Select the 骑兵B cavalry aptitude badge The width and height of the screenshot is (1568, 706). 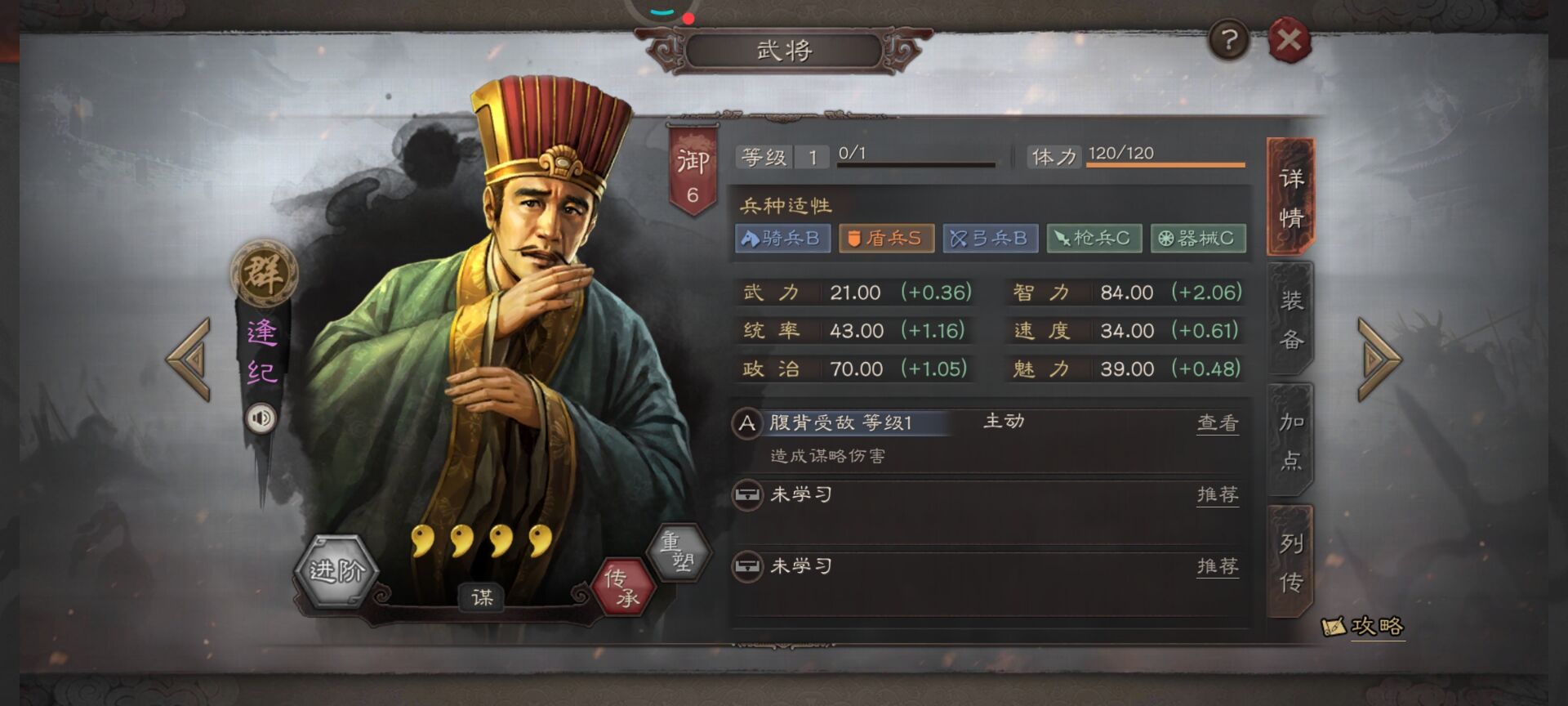783,239
